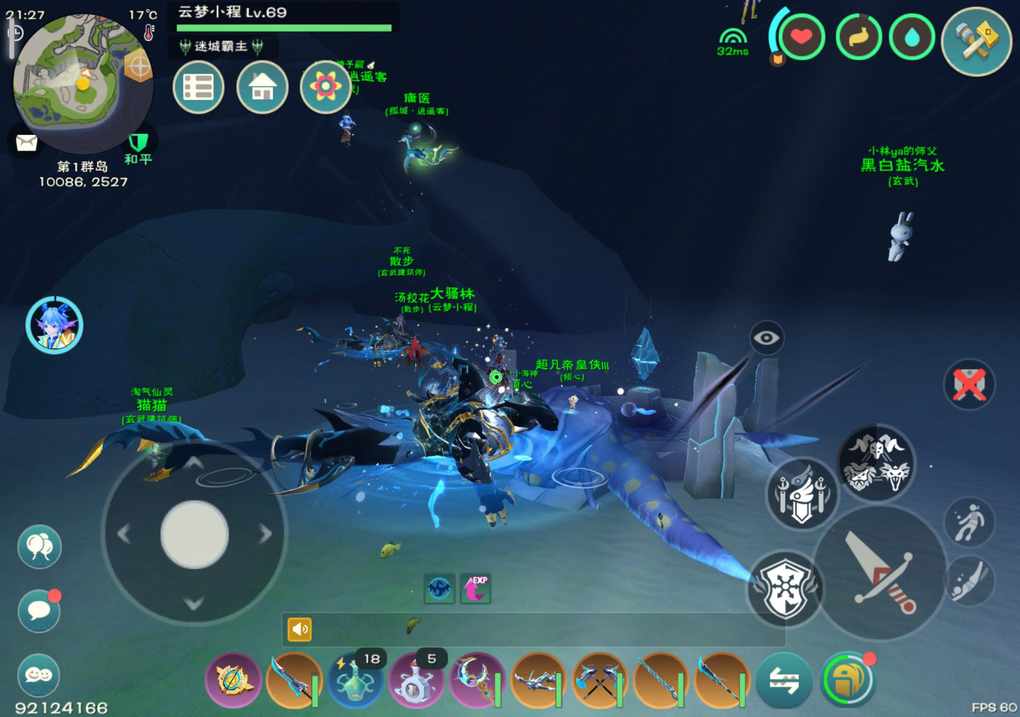Tap the blue-haired character portrait
Viewport: 1020px width, 717px height.
[x=54, y=326]
